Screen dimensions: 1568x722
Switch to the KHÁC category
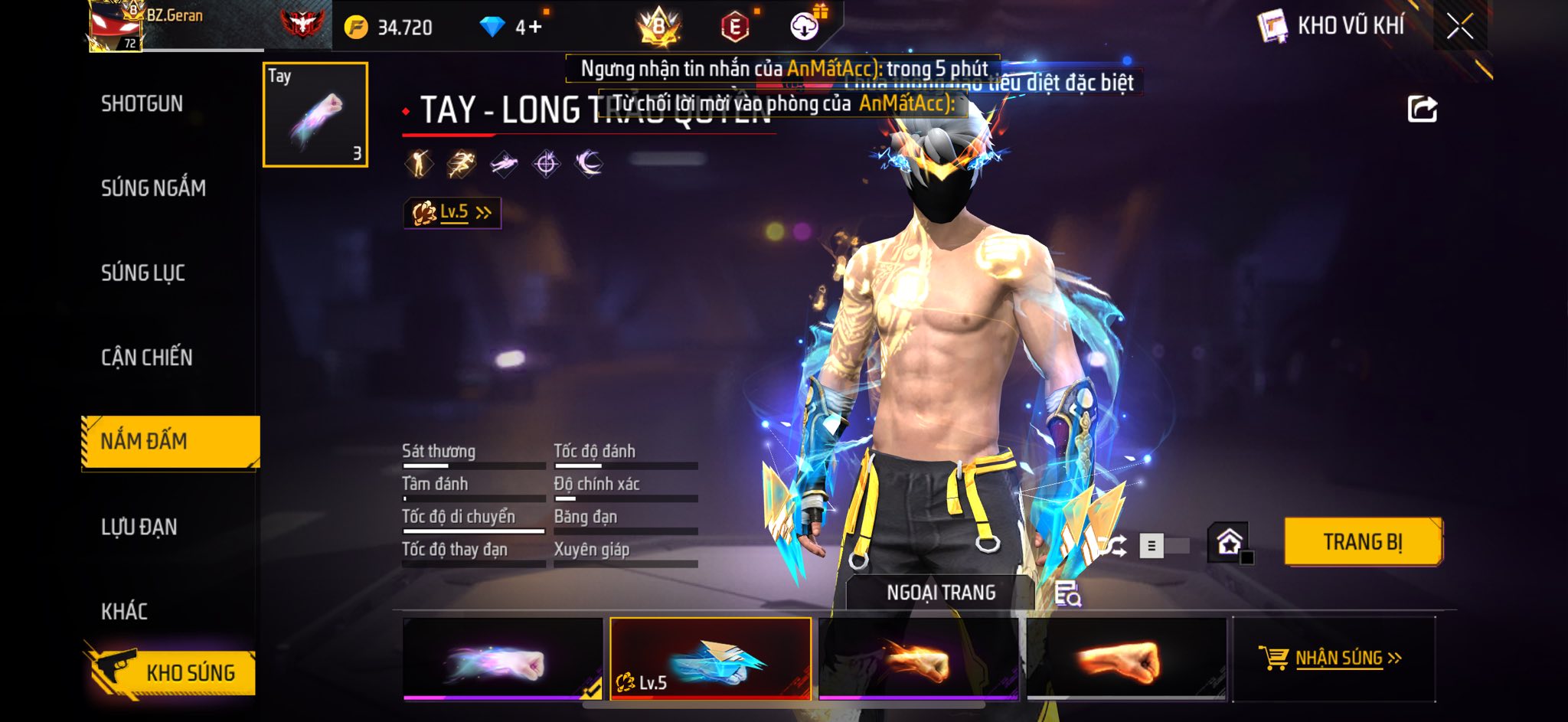(125, 611)
